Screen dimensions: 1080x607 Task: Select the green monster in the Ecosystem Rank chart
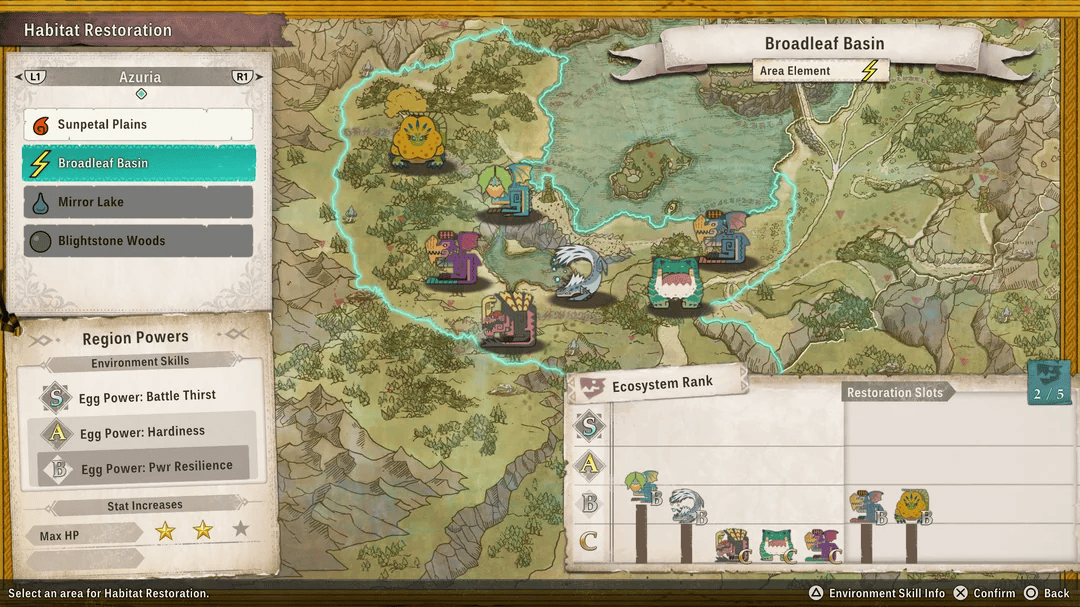pos(778,544)
